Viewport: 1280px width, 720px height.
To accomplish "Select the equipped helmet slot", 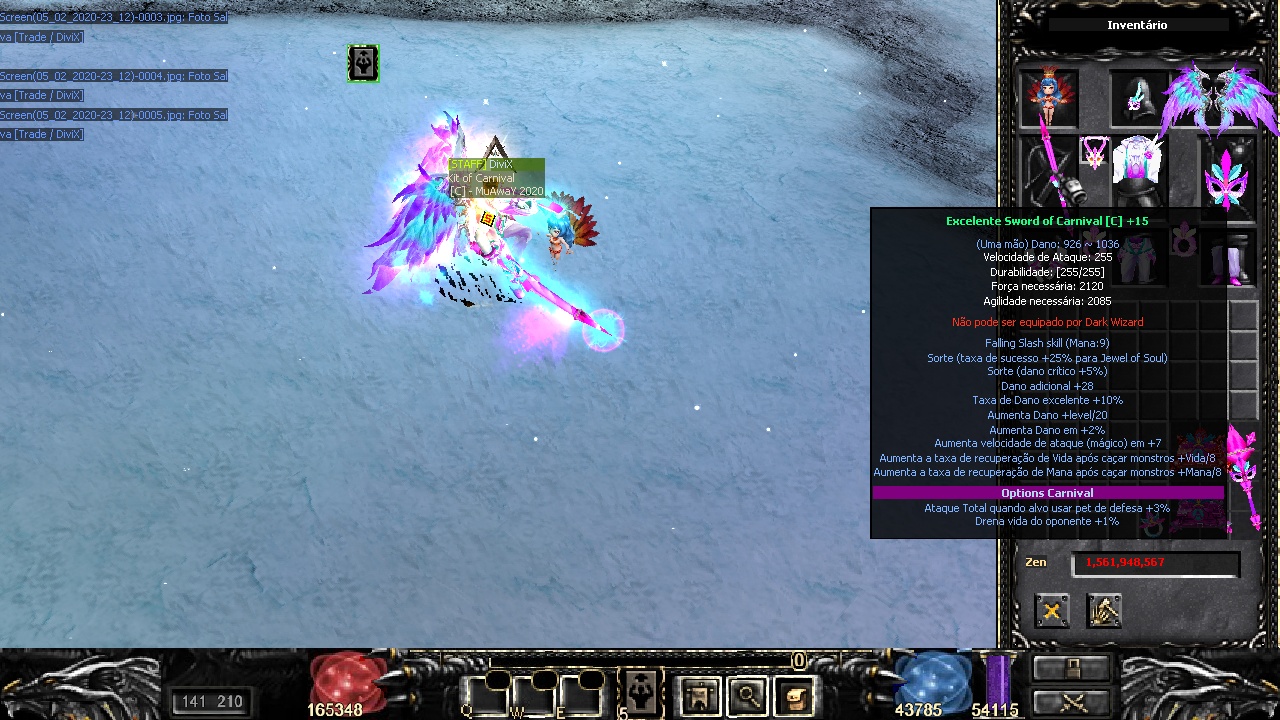I will click(1139, 98).
